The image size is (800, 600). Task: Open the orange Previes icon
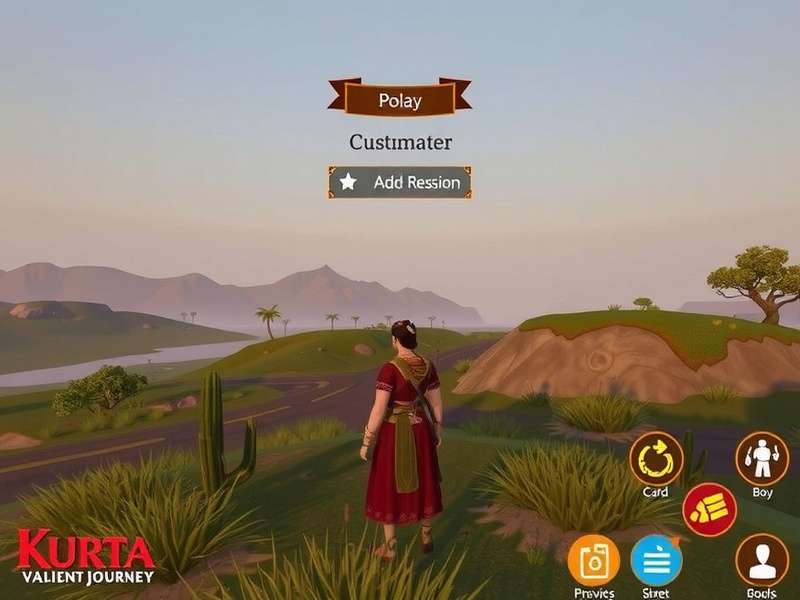pos(593,560)
